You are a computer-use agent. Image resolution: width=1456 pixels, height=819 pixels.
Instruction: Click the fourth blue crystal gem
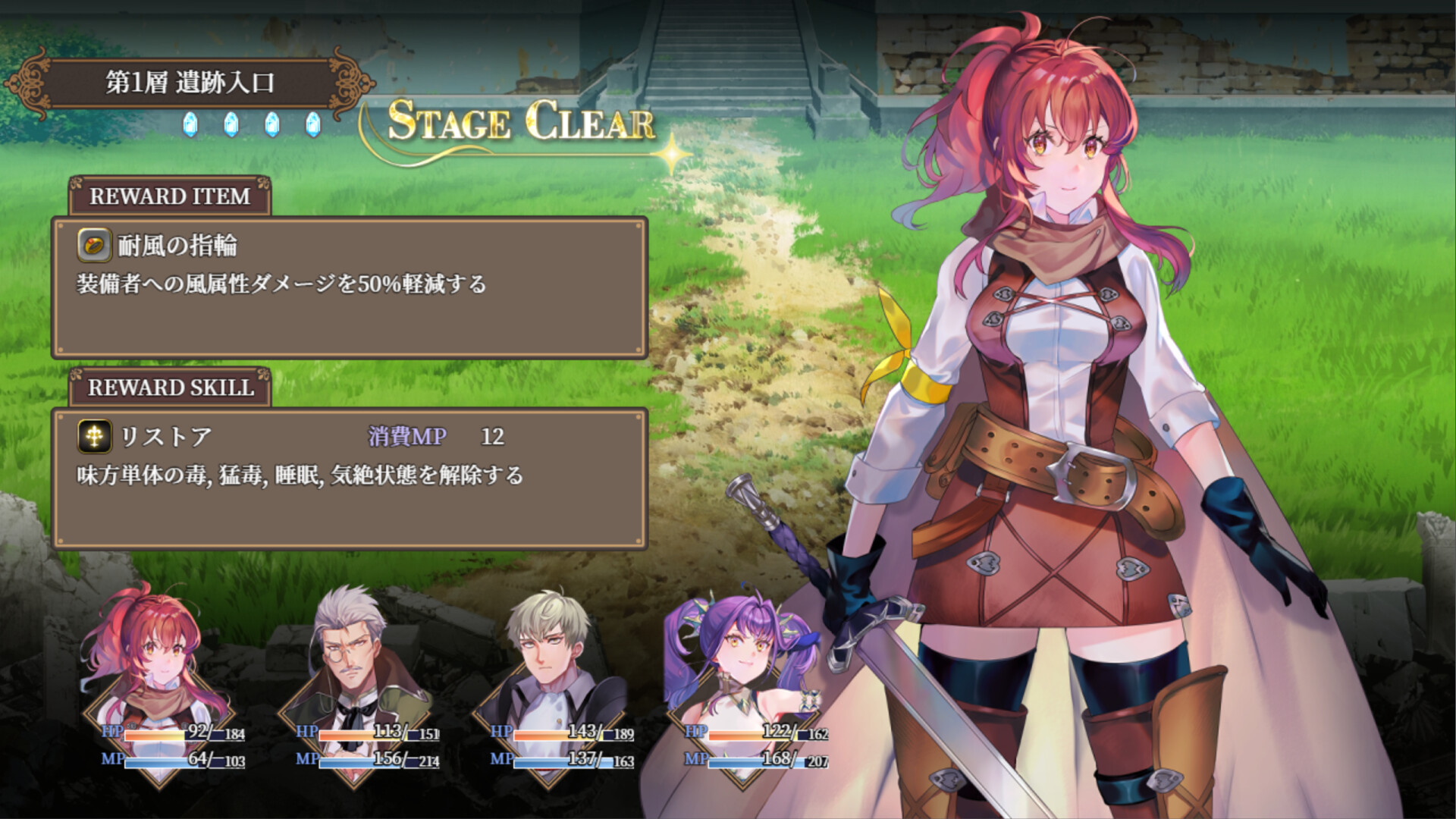tap(311, 126)
